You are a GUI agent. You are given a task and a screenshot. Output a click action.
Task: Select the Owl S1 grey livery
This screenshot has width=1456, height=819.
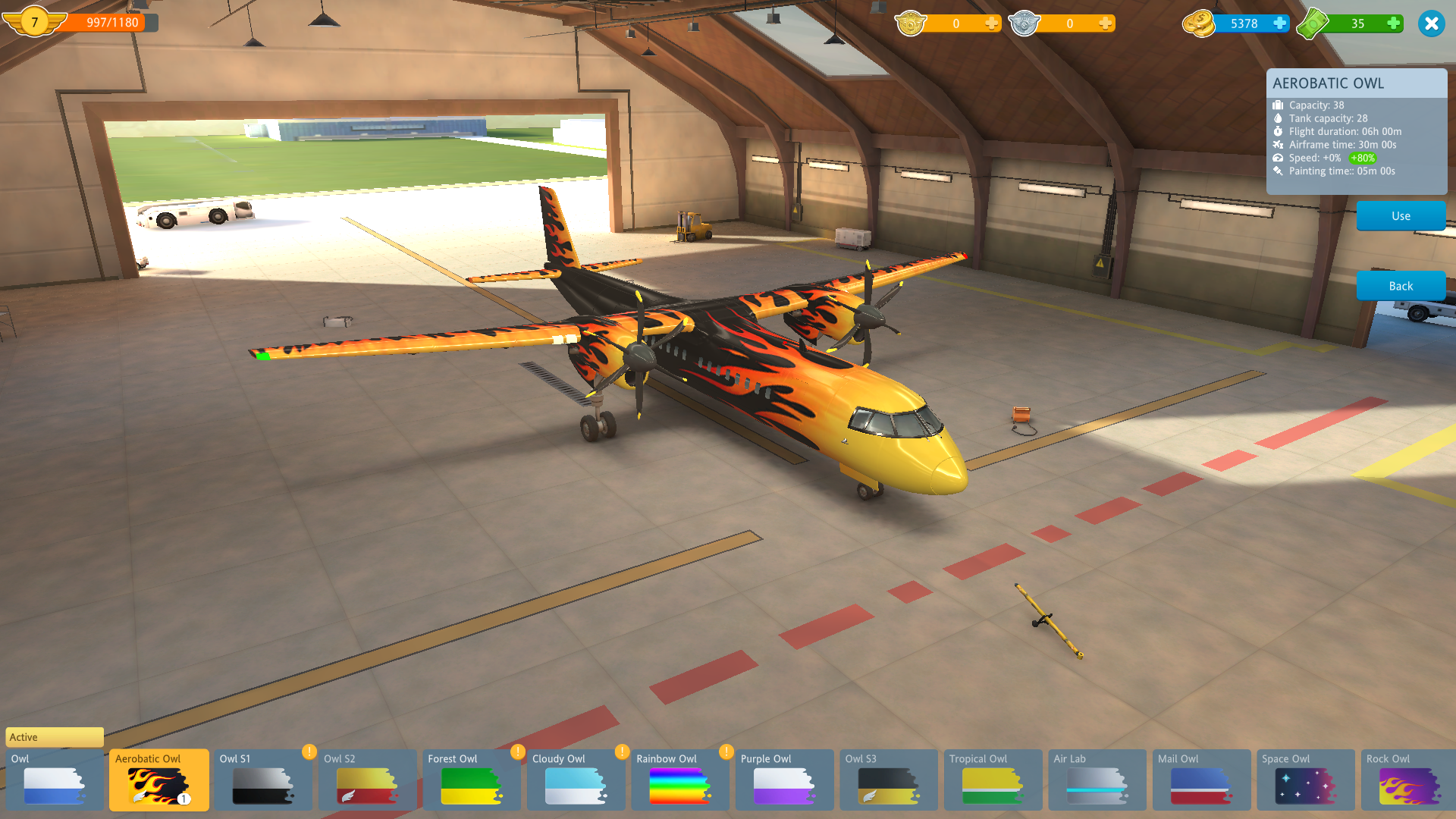(262, 780)
